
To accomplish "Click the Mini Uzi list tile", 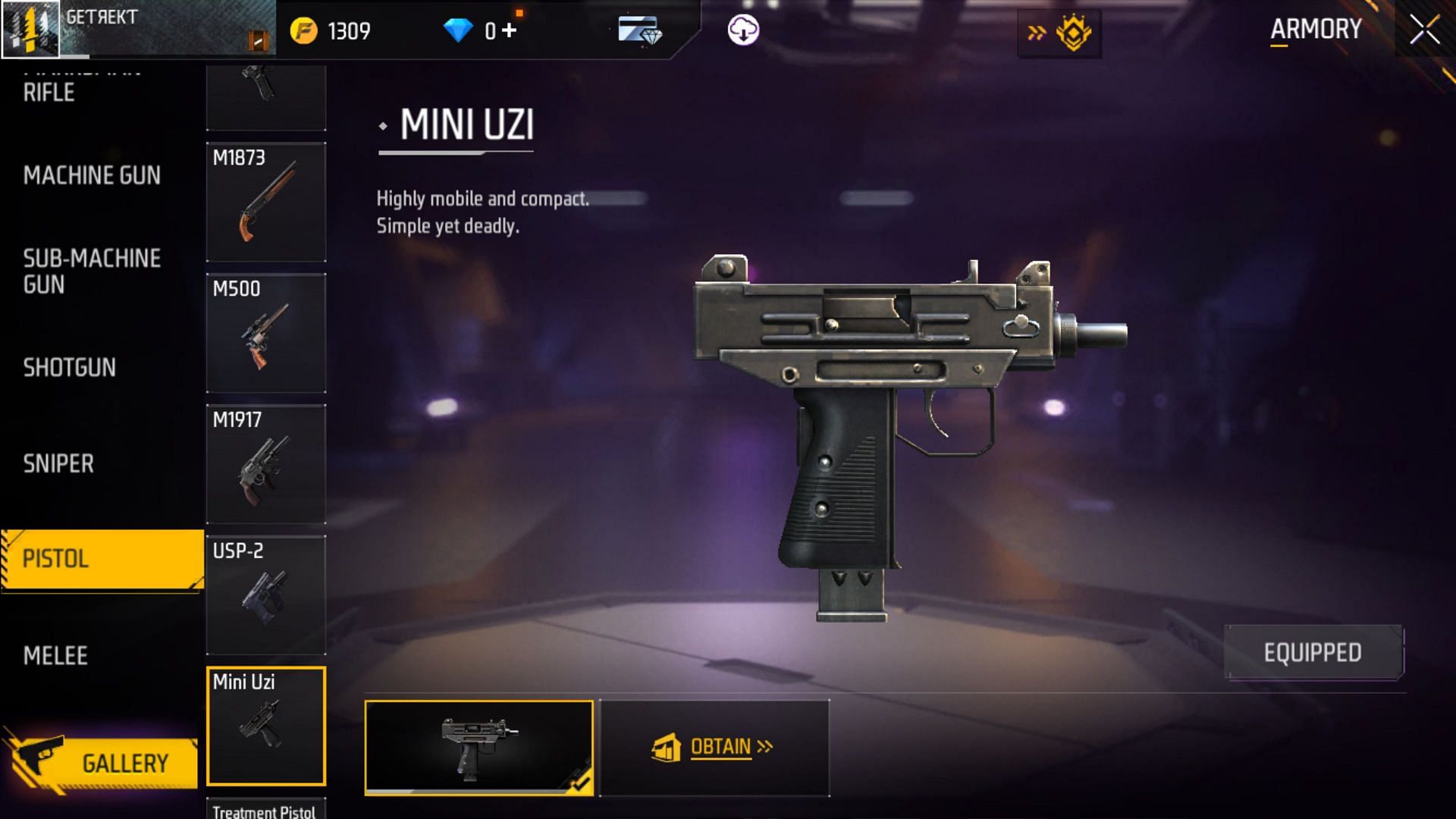I will tap(266, 726).
